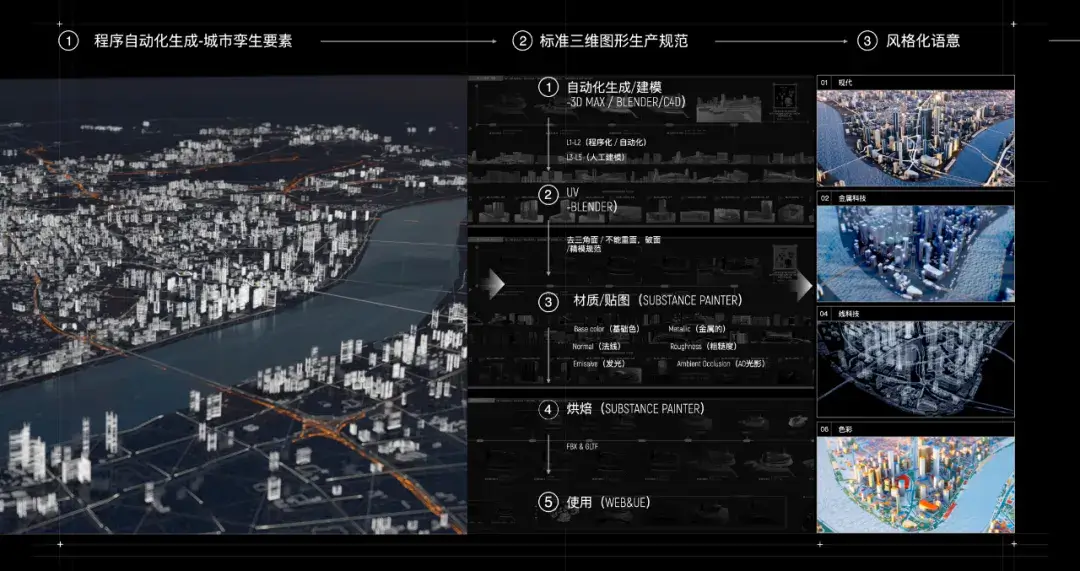Choose step 4 烘焙 Substance Painter
The height and width of the screenshot is (571, 1080).
[636, 409]
